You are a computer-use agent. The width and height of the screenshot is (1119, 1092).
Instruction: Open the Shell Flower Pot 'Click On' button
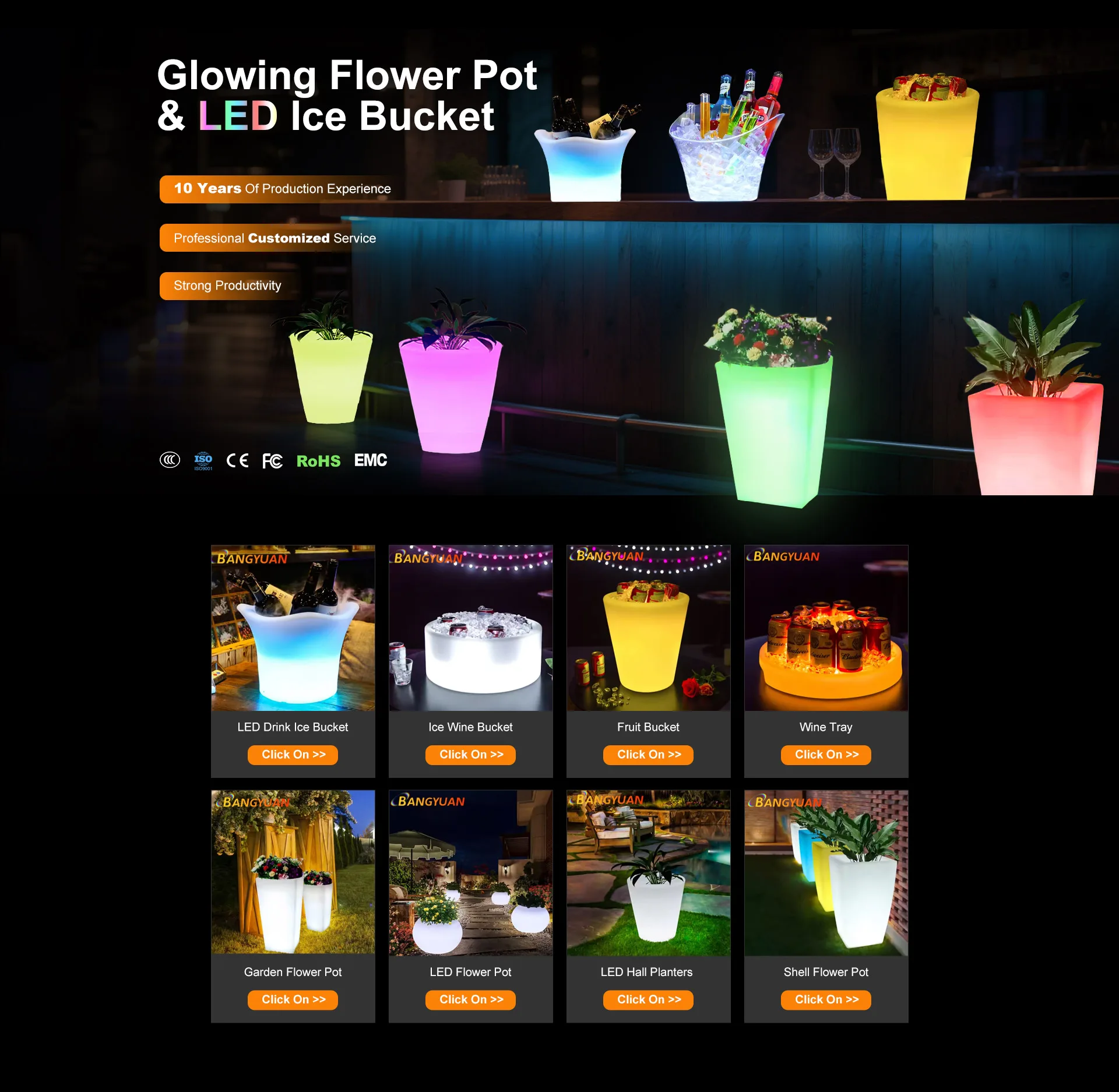click(826, 999)
